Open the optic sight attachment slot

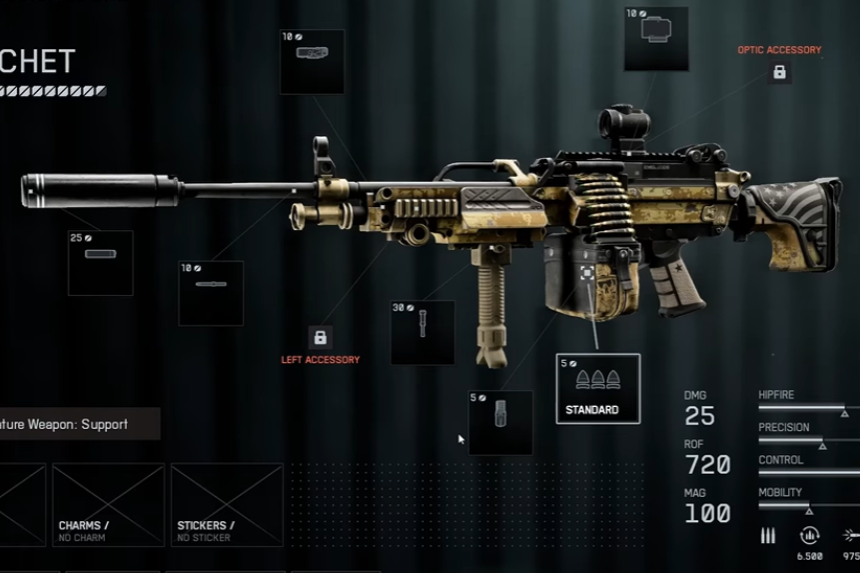click(x=656, y=39)
